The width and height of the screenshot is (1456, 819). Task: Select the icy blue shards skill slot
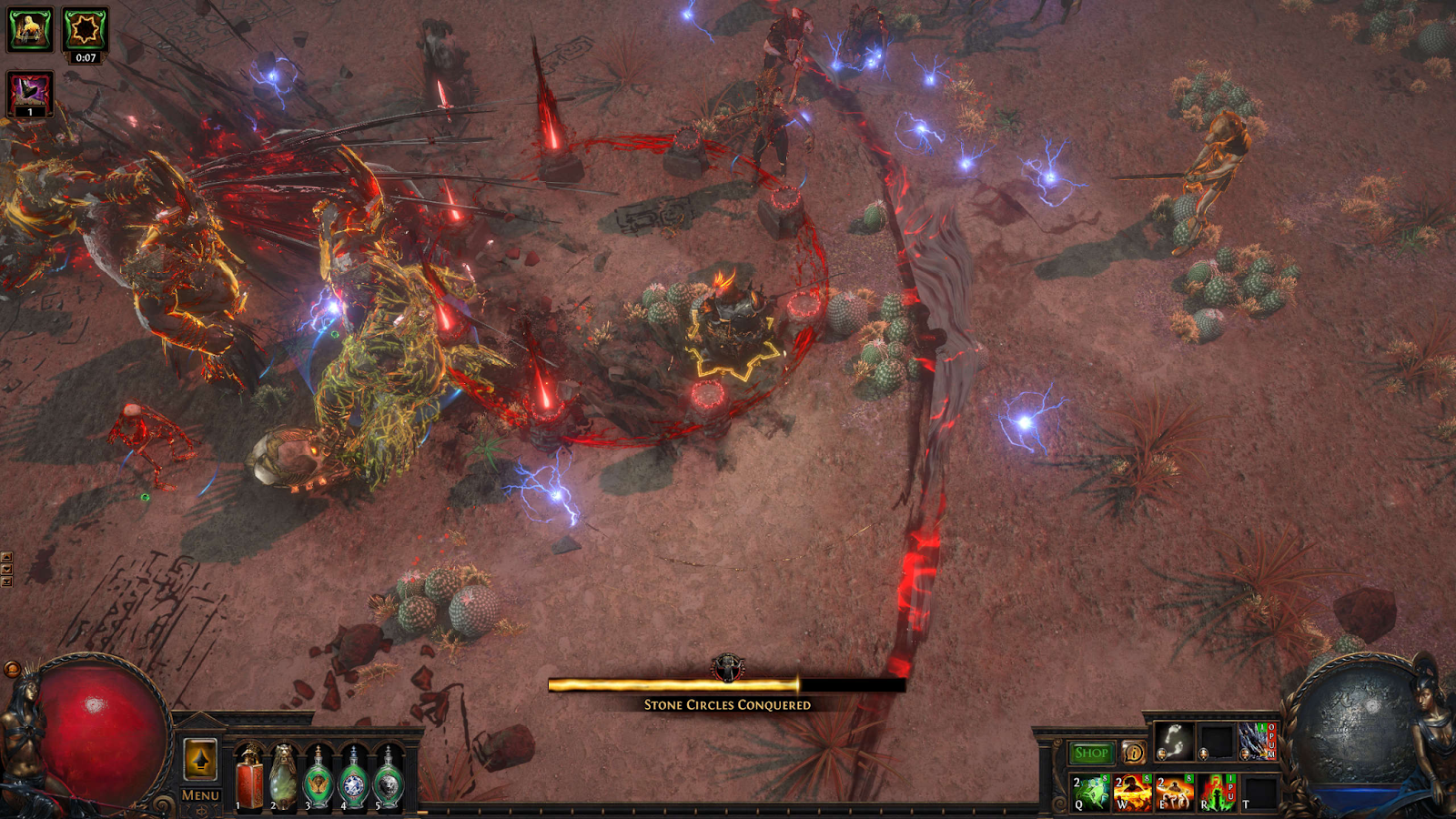[1258, 742]
